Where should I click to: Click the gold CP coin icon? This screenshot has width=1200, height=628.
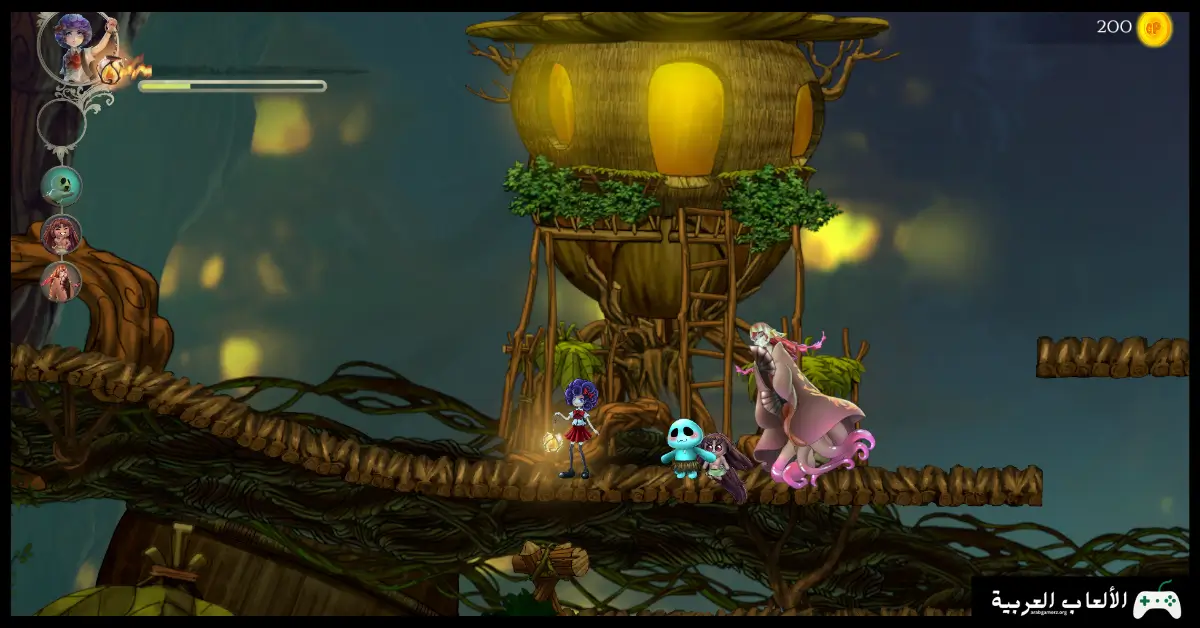click(x=1154, y=28)
